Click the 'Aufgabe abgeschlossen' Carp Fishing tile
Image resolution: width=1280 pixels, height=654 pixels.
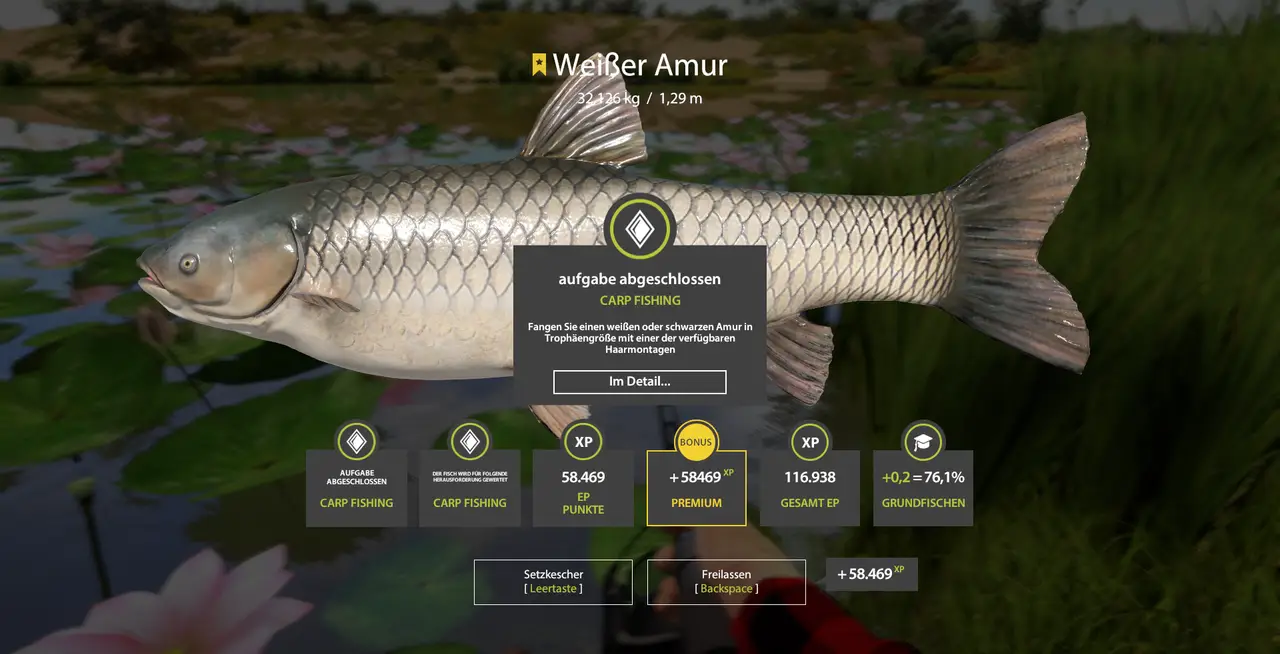point(356,488)
